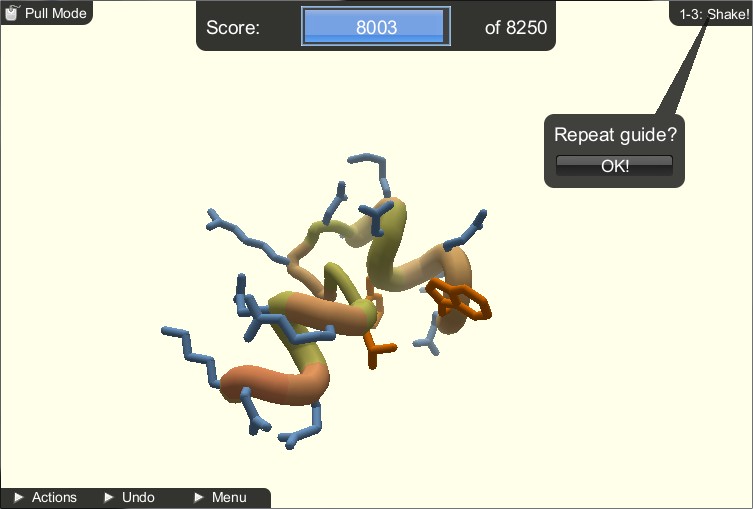Screen dimensions: 753x509
Task: Confirm the Repeat guide prompt with OK!
Action: (614, 166)
